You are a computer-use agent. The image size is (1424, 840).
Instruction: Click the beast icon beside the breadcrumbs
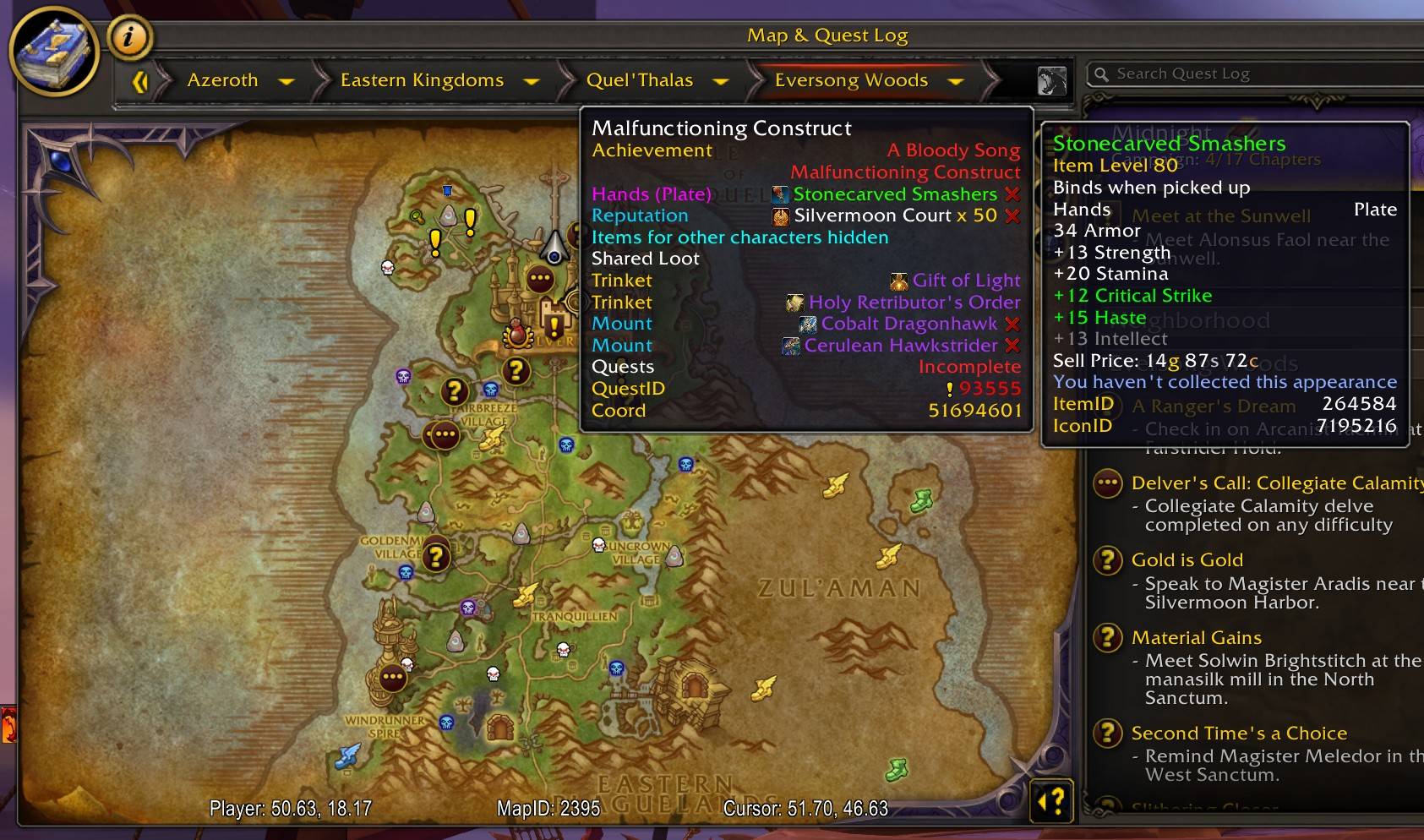click(x=1051, y=81)
